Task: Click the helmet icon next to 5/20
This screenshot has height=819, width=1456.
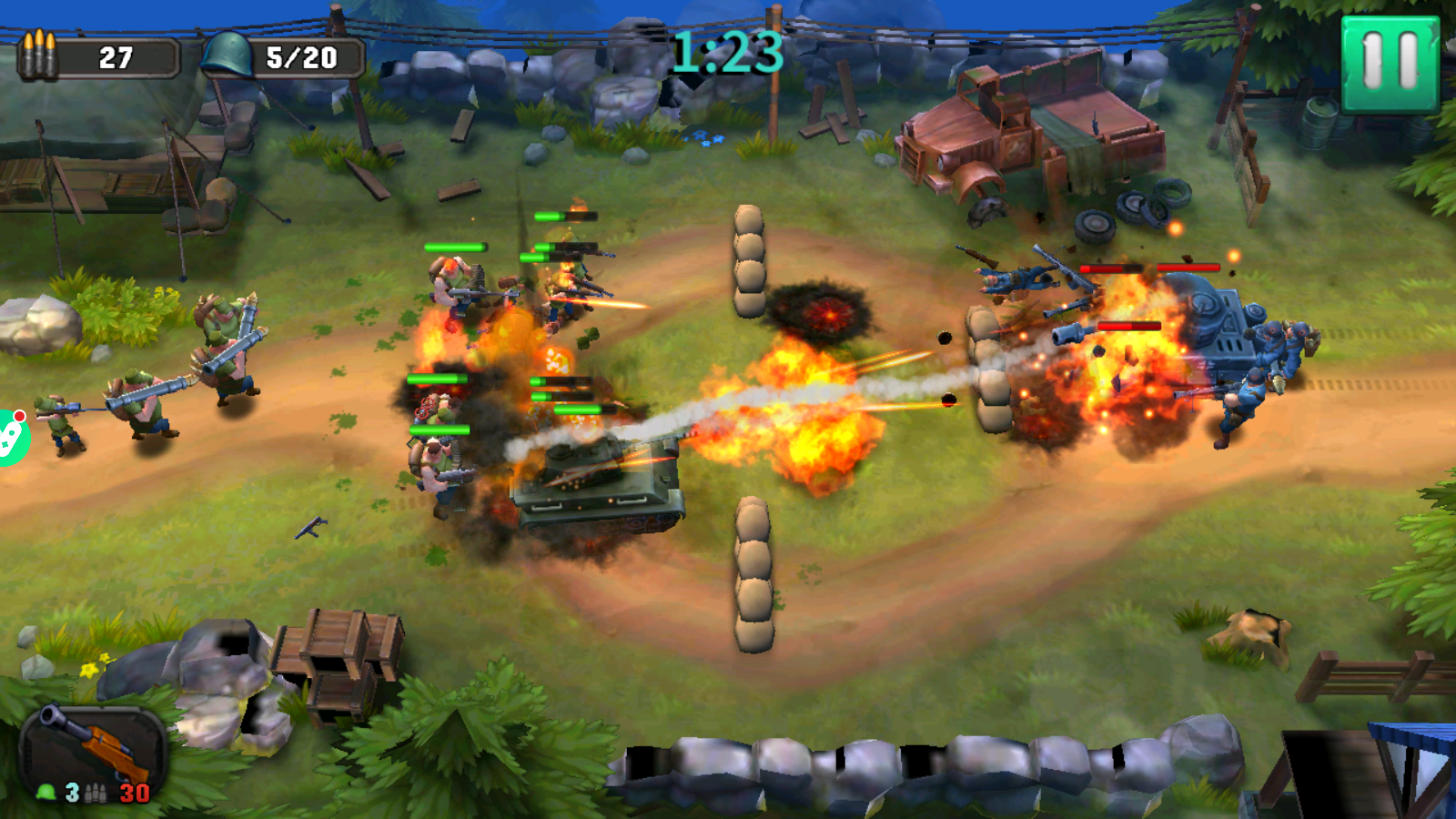Action: click(227, 55)
